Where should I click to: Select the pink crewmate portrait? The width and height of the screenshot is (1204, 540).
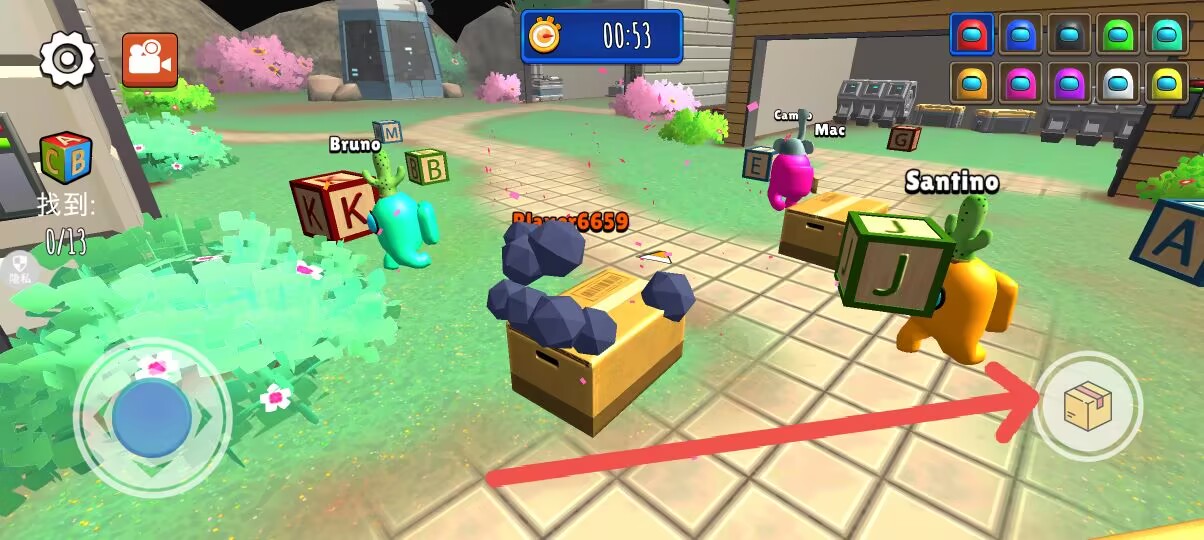(x=1020, y=83)
